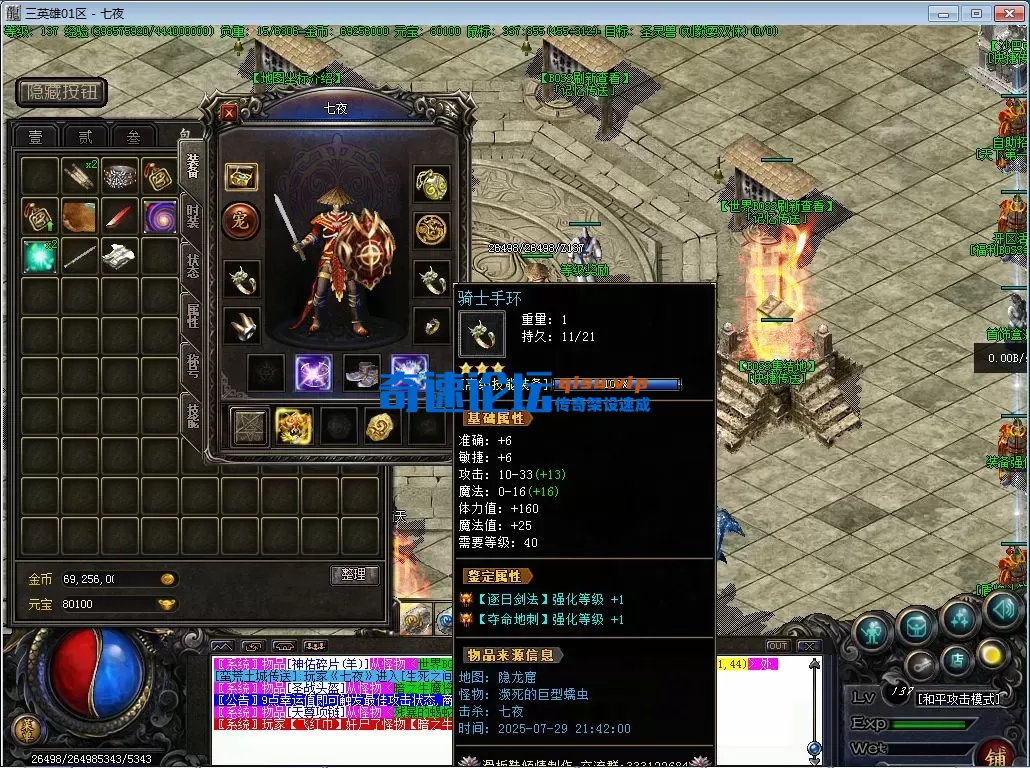This screenshot has width=1030, height=768.
Task: Open the red 铺 stall button
Action: click(x=997, y=753)
